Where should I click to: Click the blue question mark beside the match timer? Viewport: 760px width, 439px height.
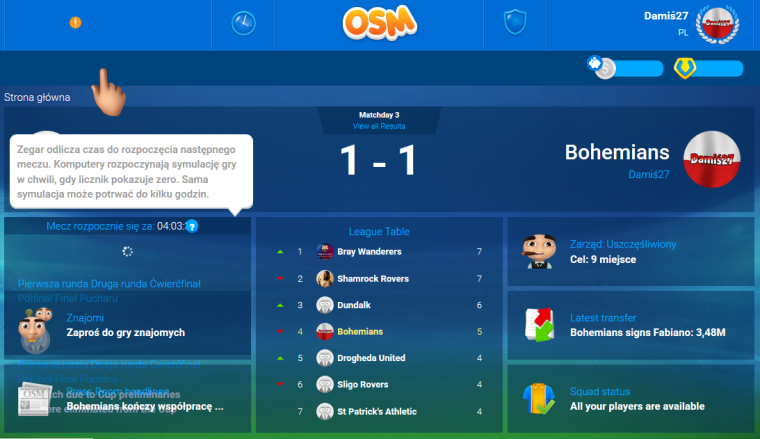click(x=192, y=226)
